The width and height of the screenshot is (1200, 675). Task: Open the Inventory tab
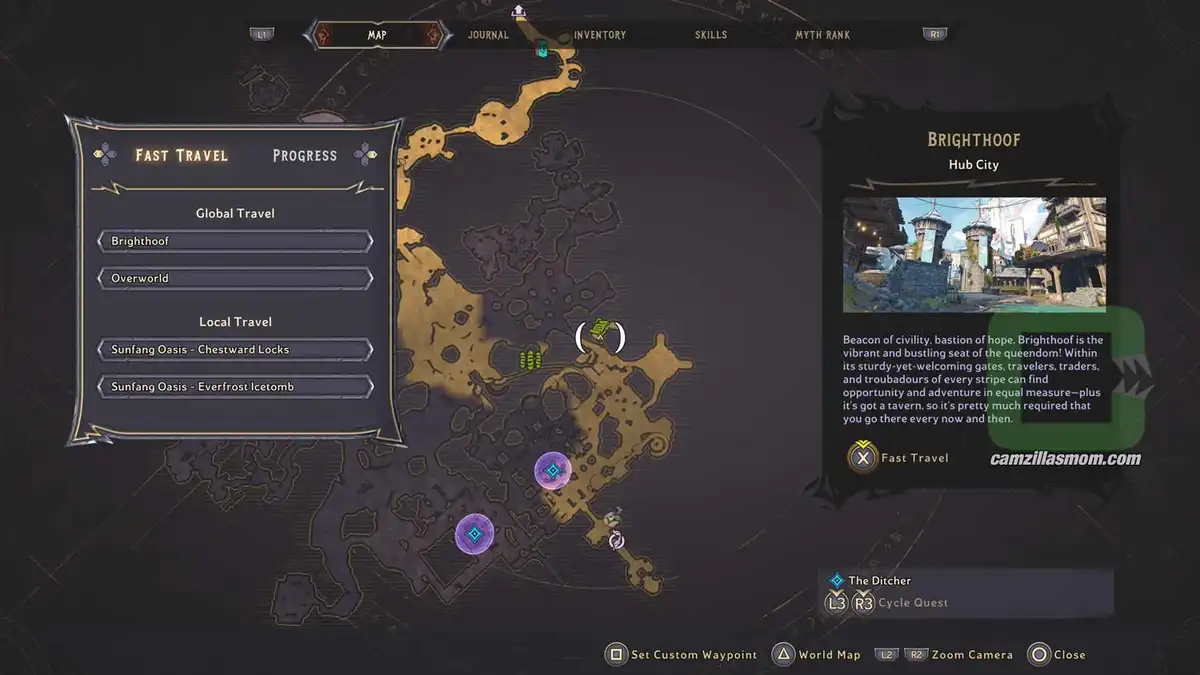pos(600,35)
